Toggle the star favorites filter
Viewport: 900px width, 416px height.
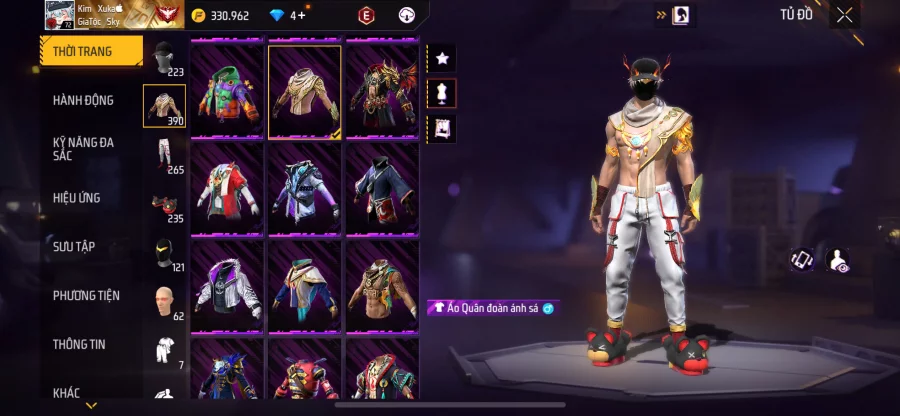(442, 59)
